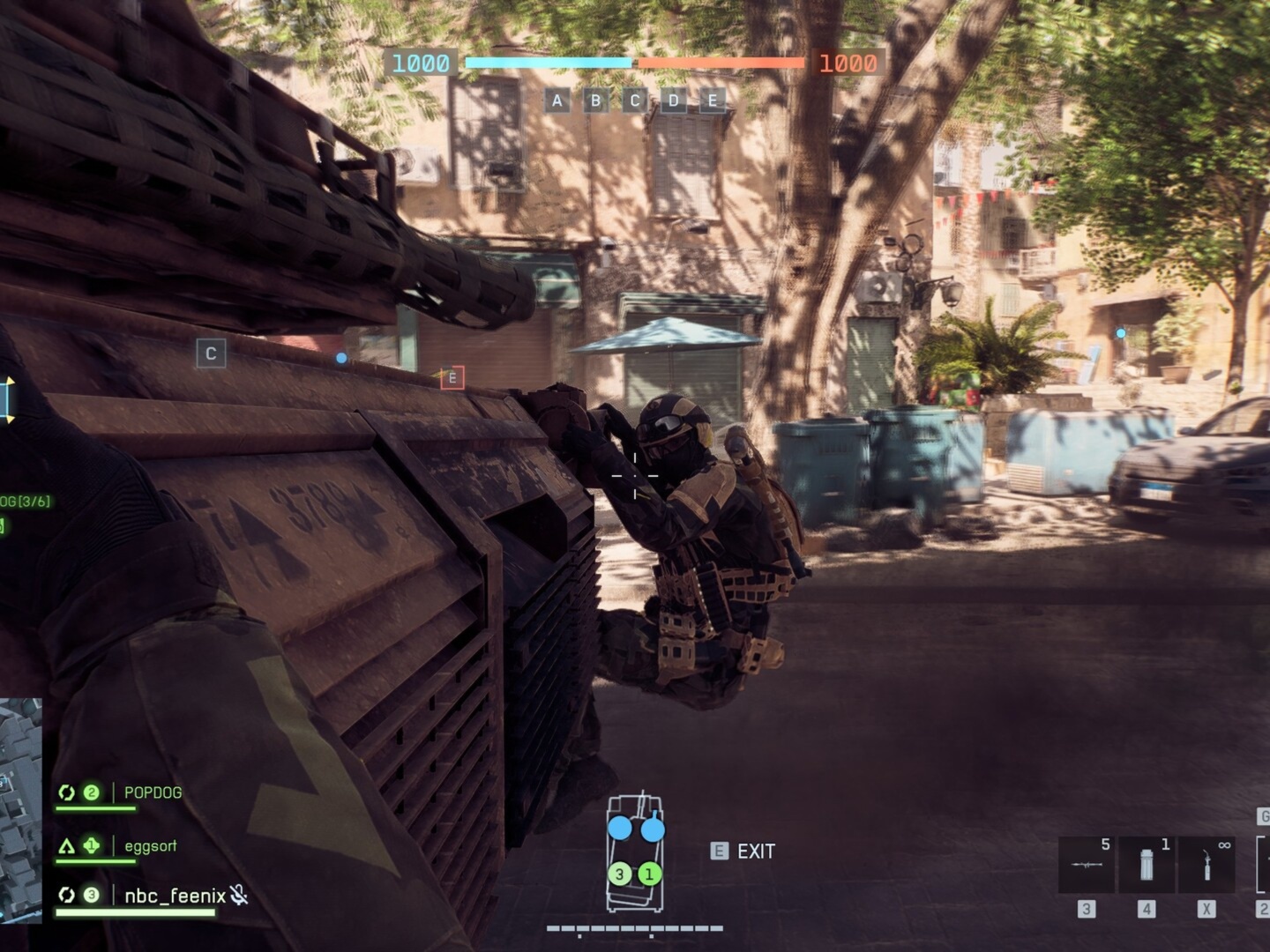Click the red-outlined E objective marker
The image size is (1270, 952).
(x=452, y=378)
